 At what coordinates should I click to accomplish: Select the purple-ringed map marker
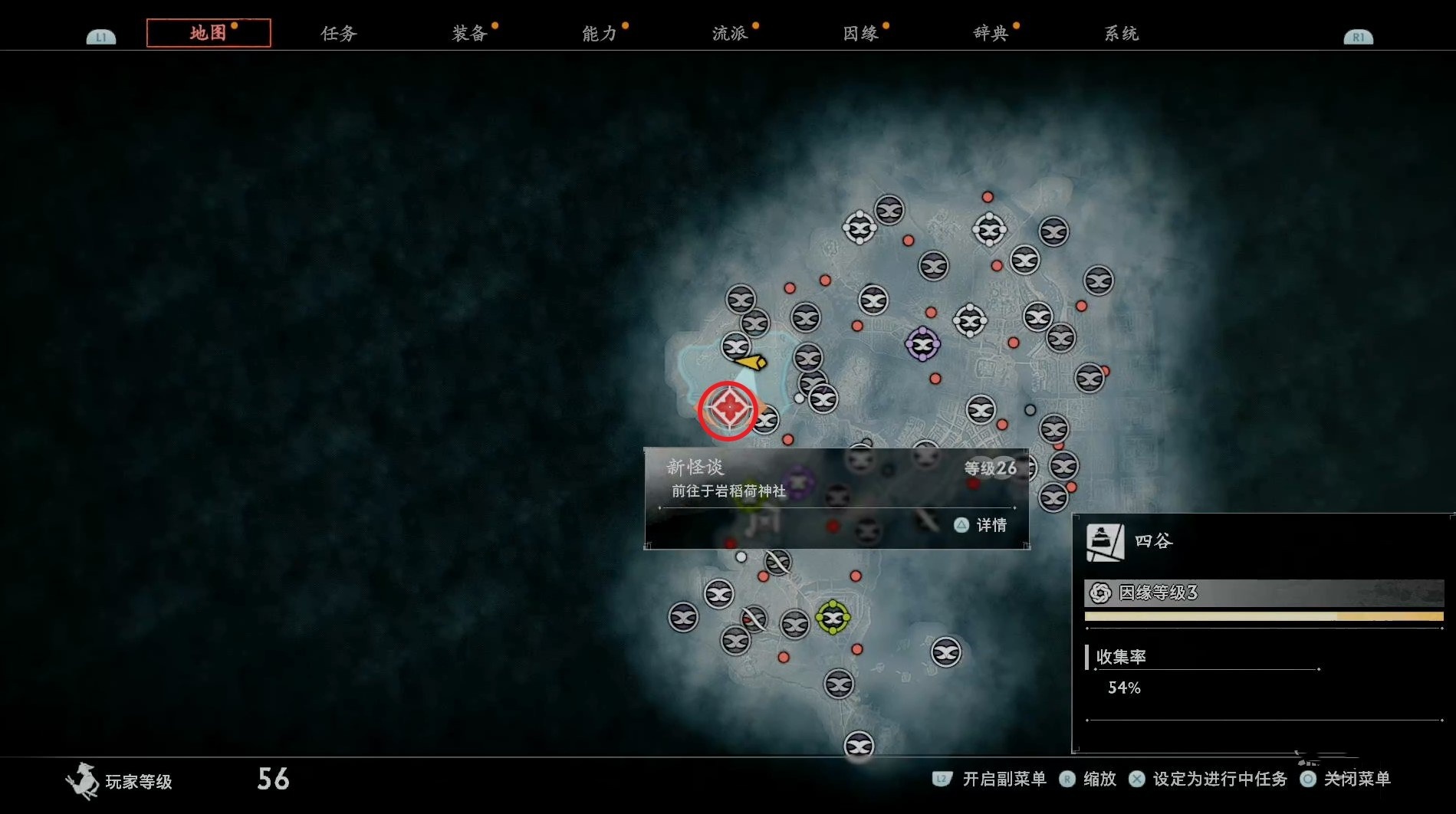(922, 344)
